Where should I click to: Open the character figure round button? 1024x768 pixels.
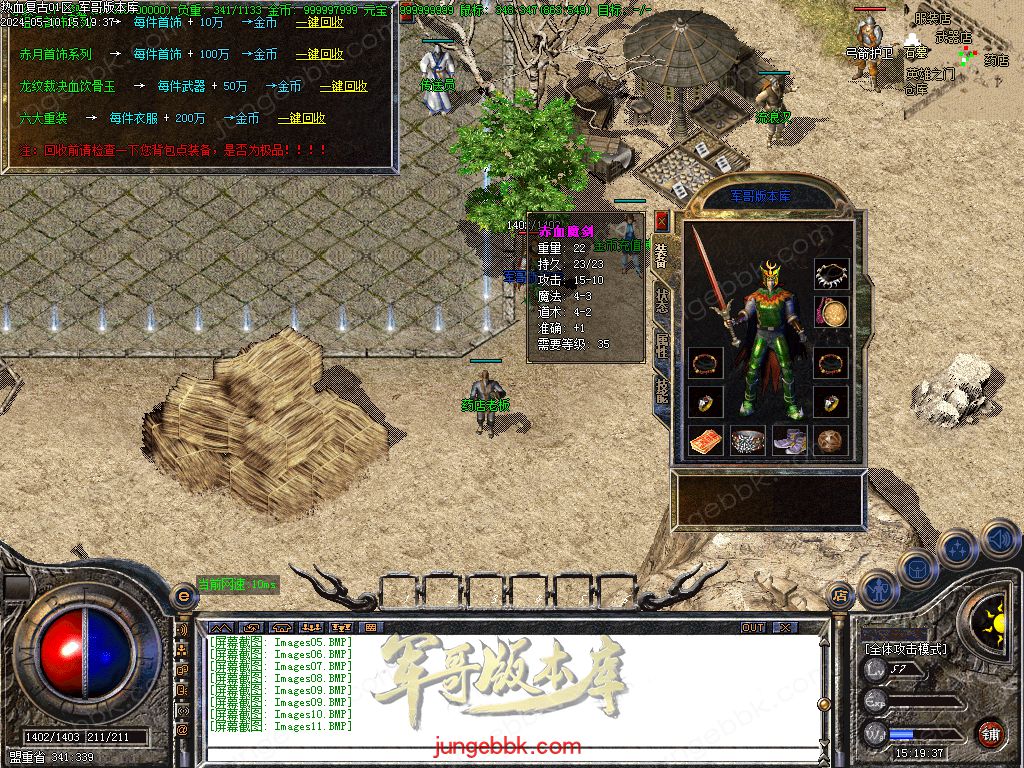[x=879, y=589]
